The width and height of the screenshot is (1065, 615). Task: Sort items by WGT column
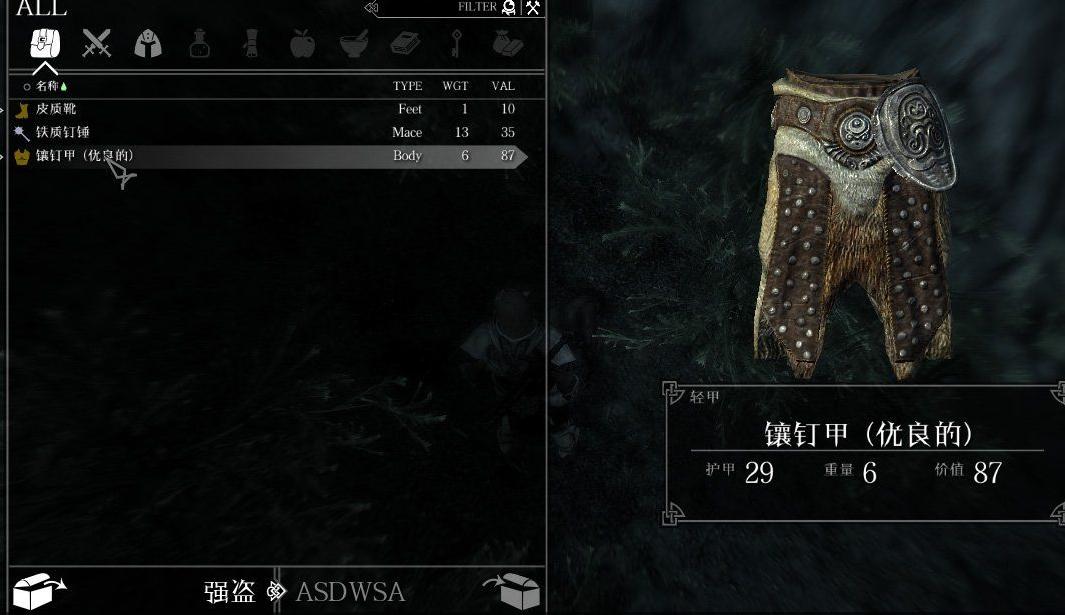[455, 86]
